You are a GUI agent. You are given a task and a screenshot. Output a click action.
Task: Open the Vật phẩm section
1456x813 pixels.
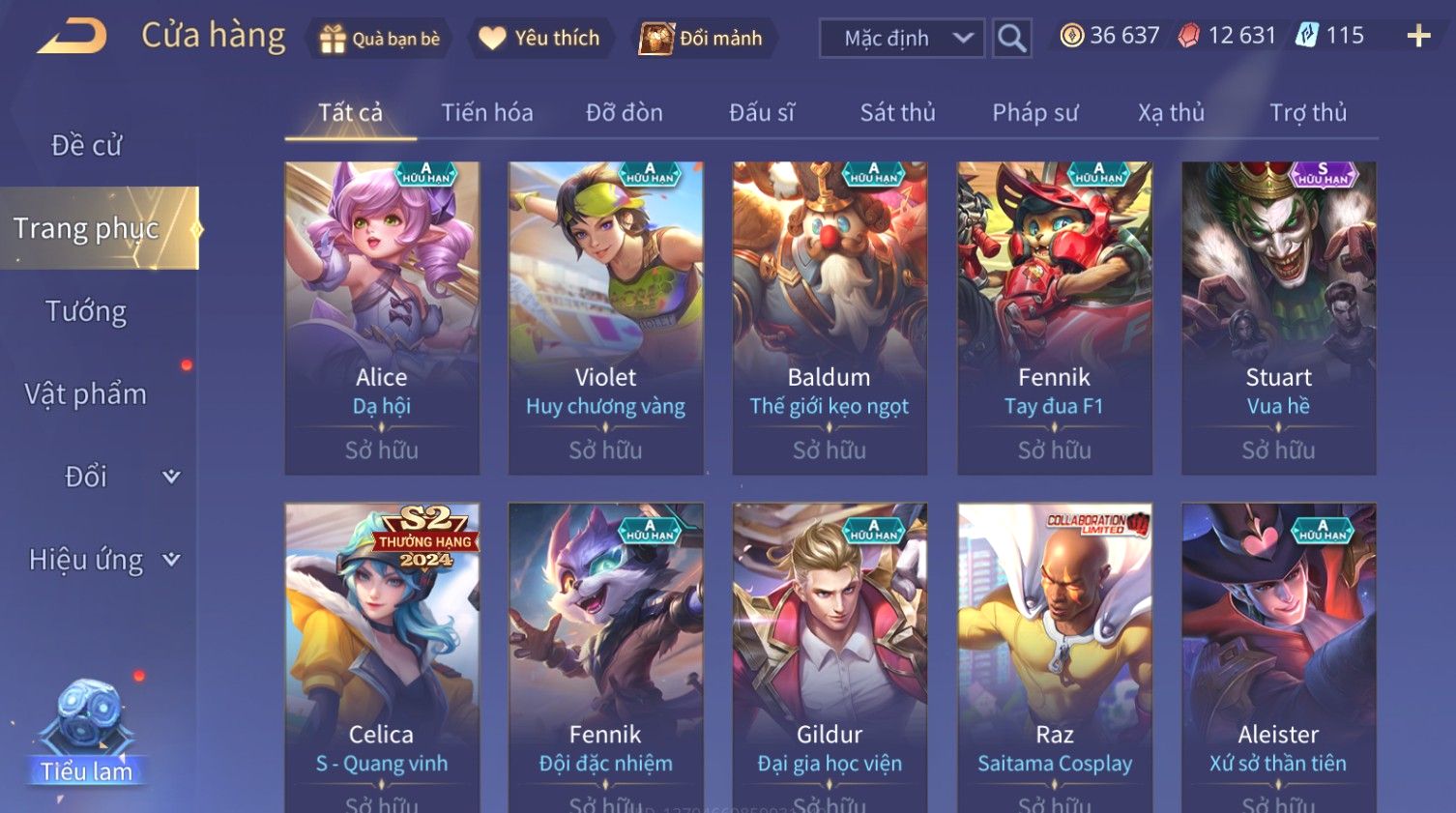click(x=86, y=394)
